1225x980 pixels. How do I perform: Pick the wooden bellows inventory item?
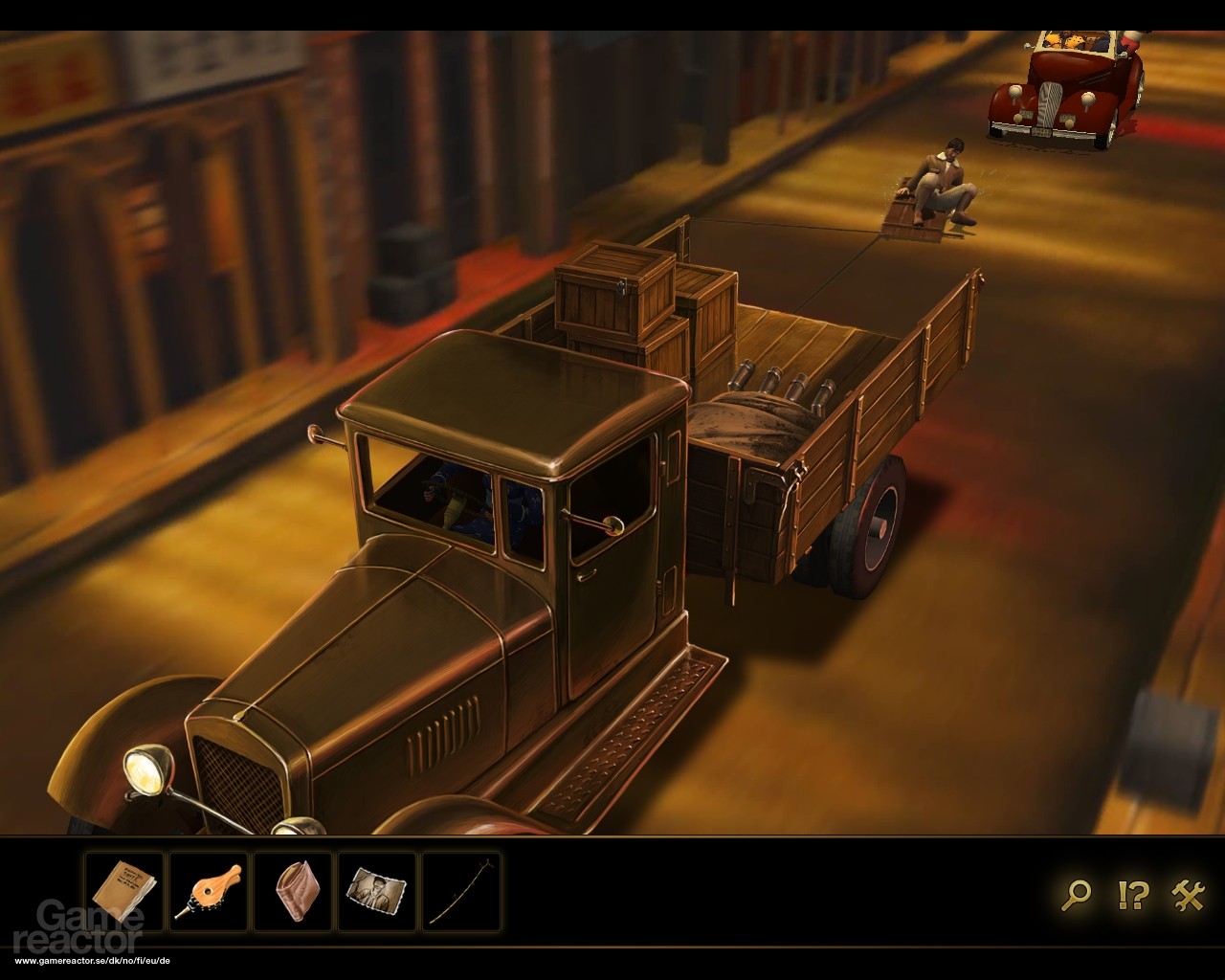tap(208, 892)
